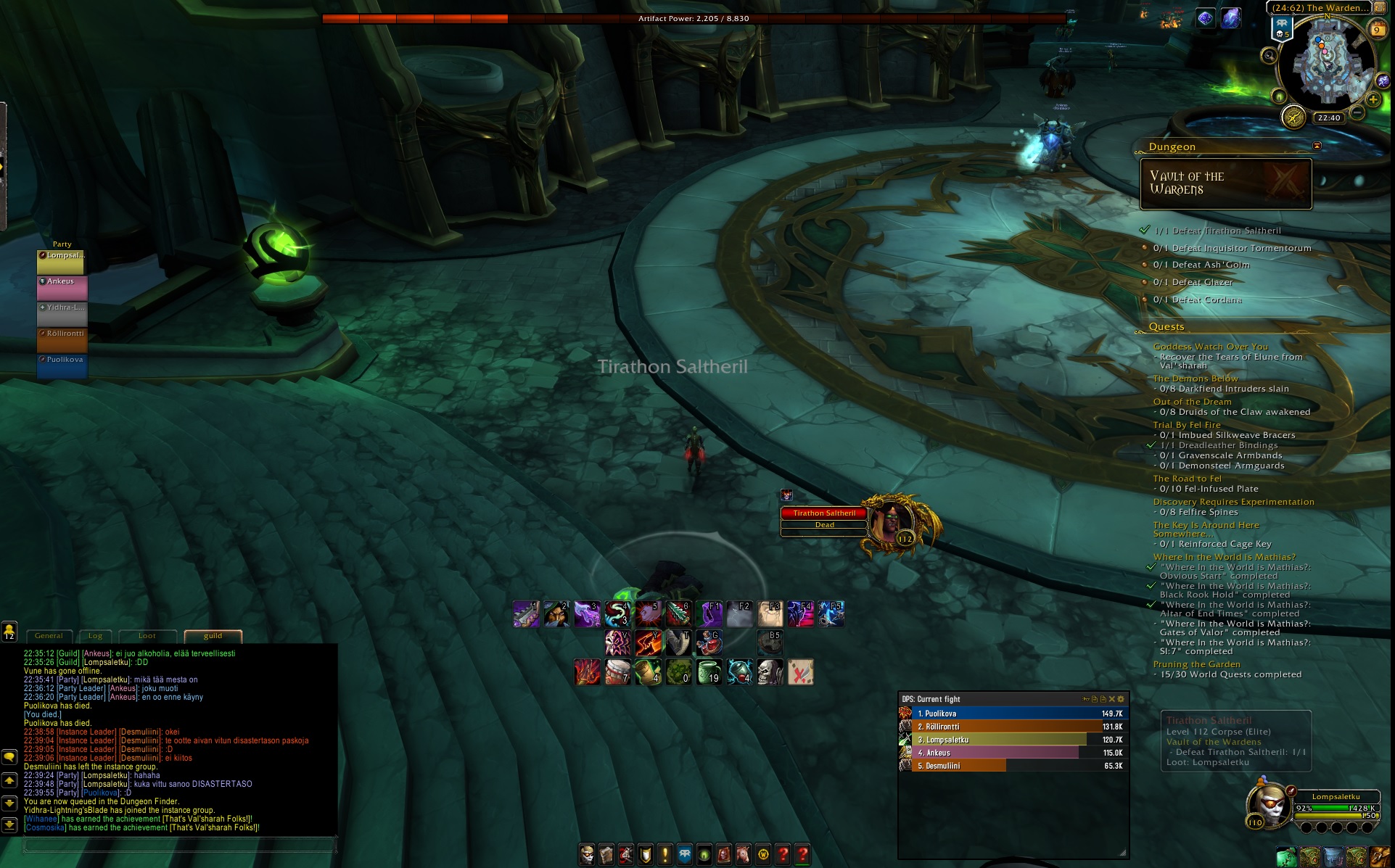Collapse the Dungeon objective tracker

coord(1317,146)
